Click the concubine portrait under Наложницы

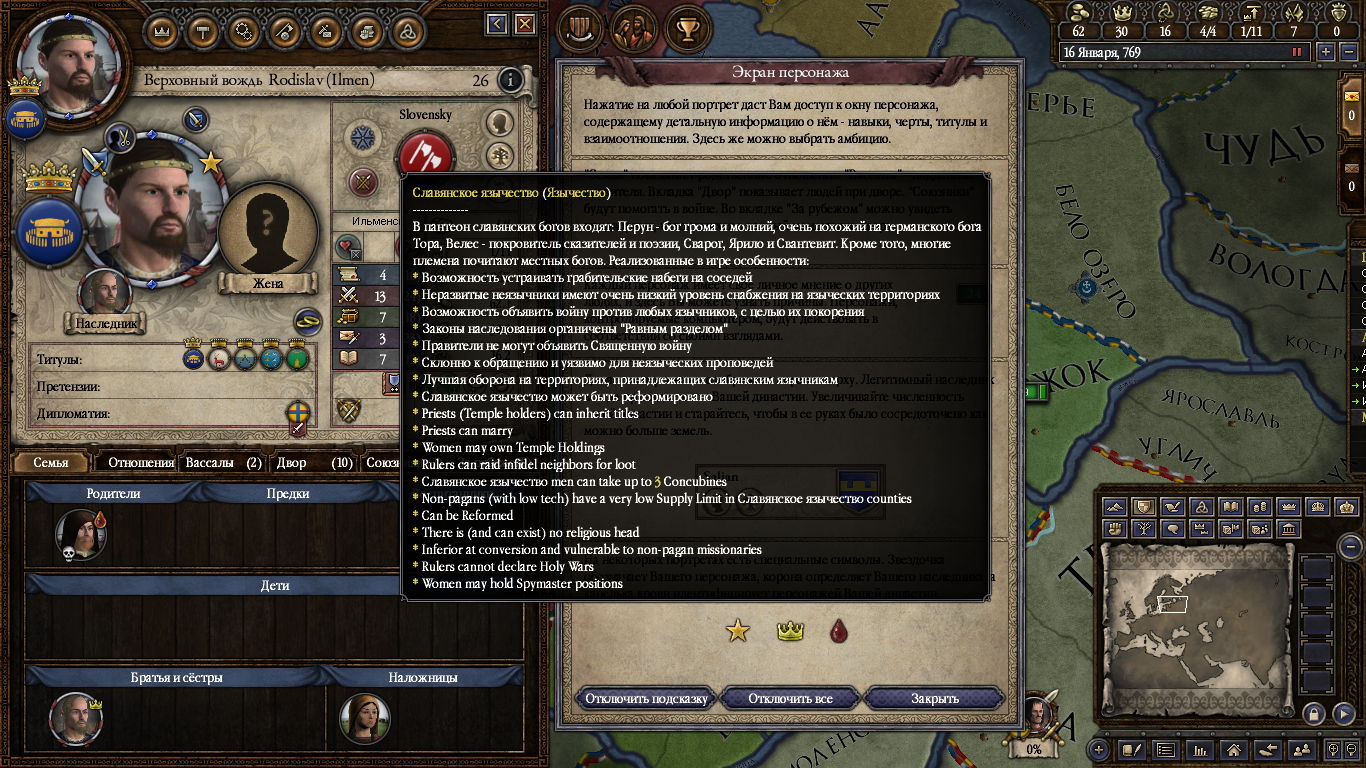364,717
